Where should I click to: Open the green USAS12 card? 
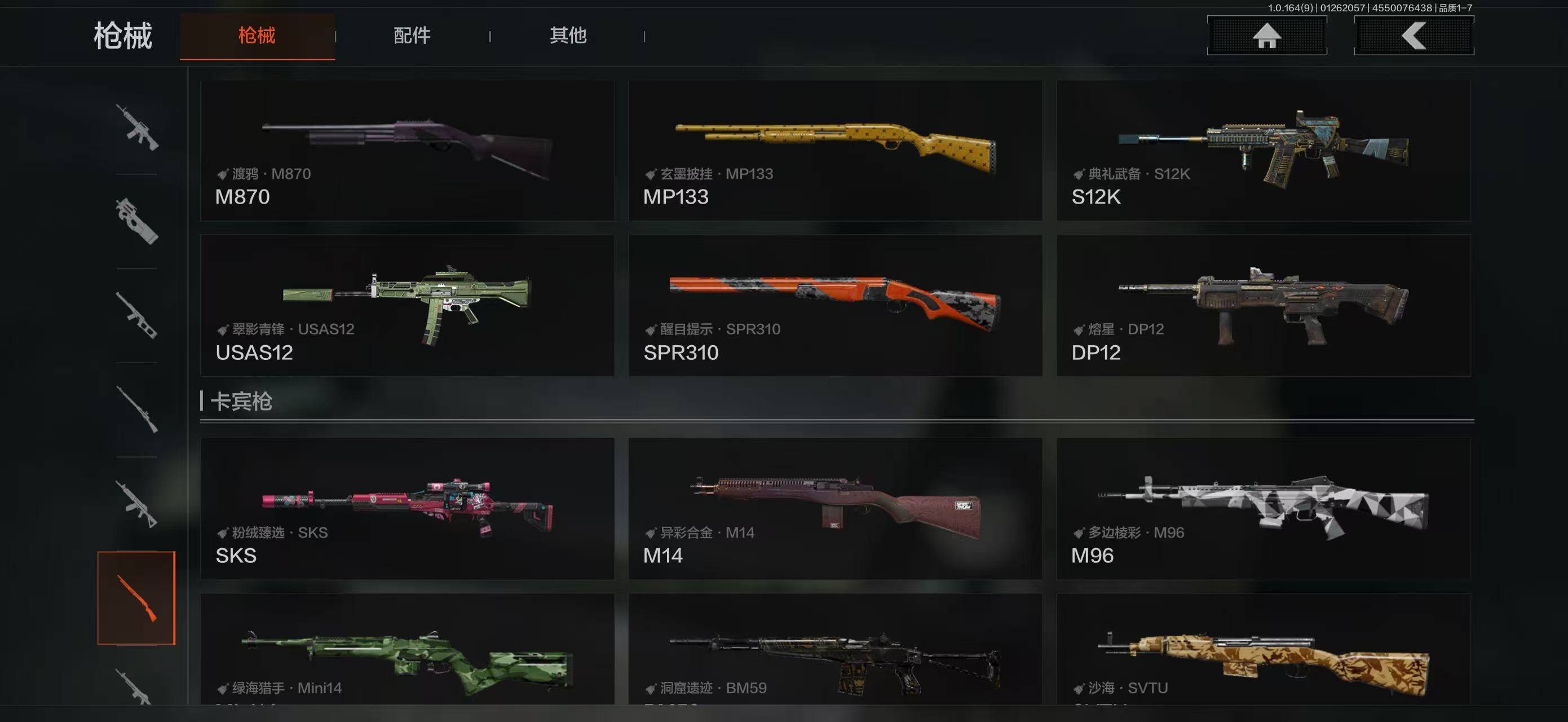coord(407,306)
